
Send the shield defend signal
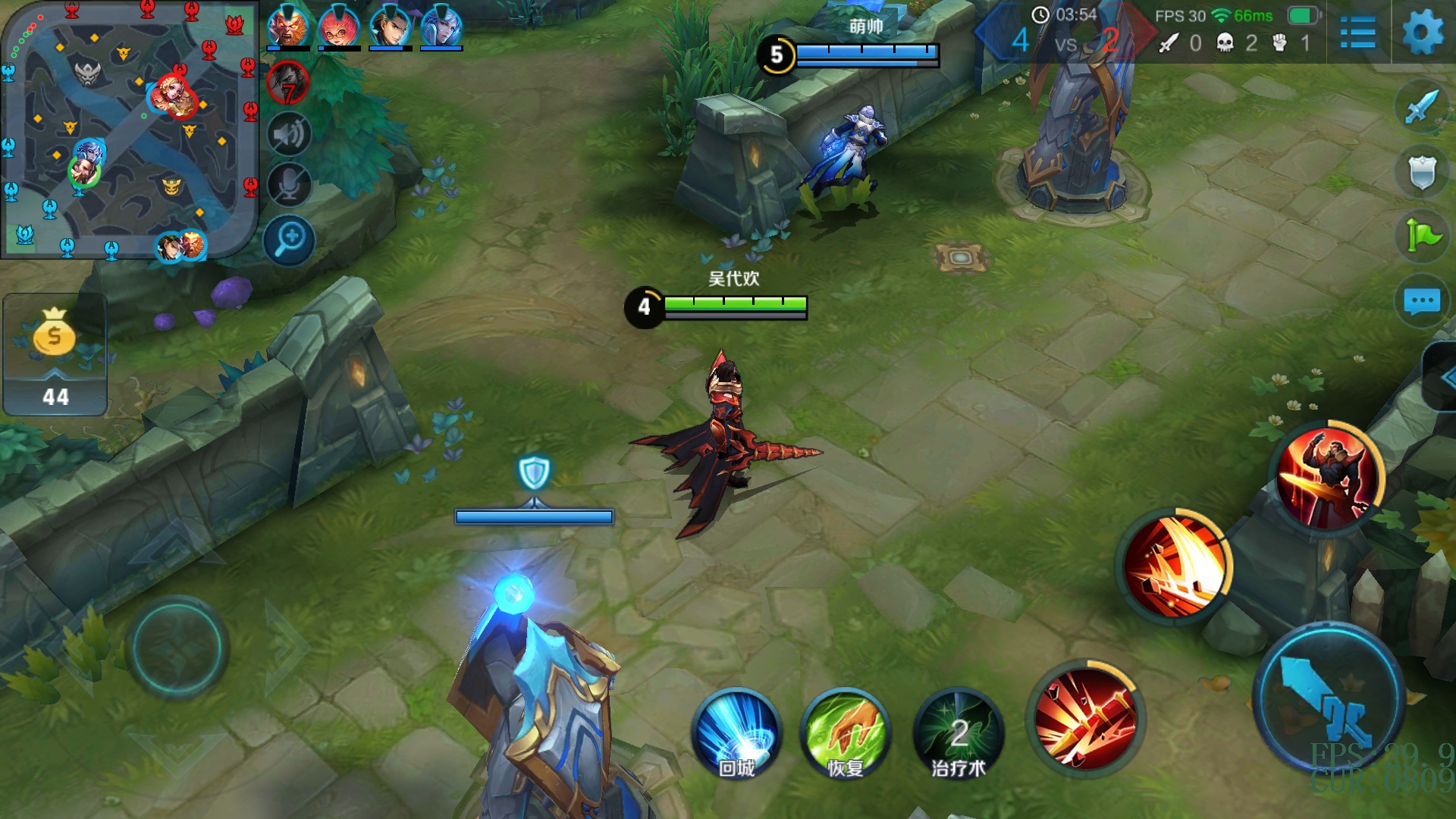coord(1421,172)
